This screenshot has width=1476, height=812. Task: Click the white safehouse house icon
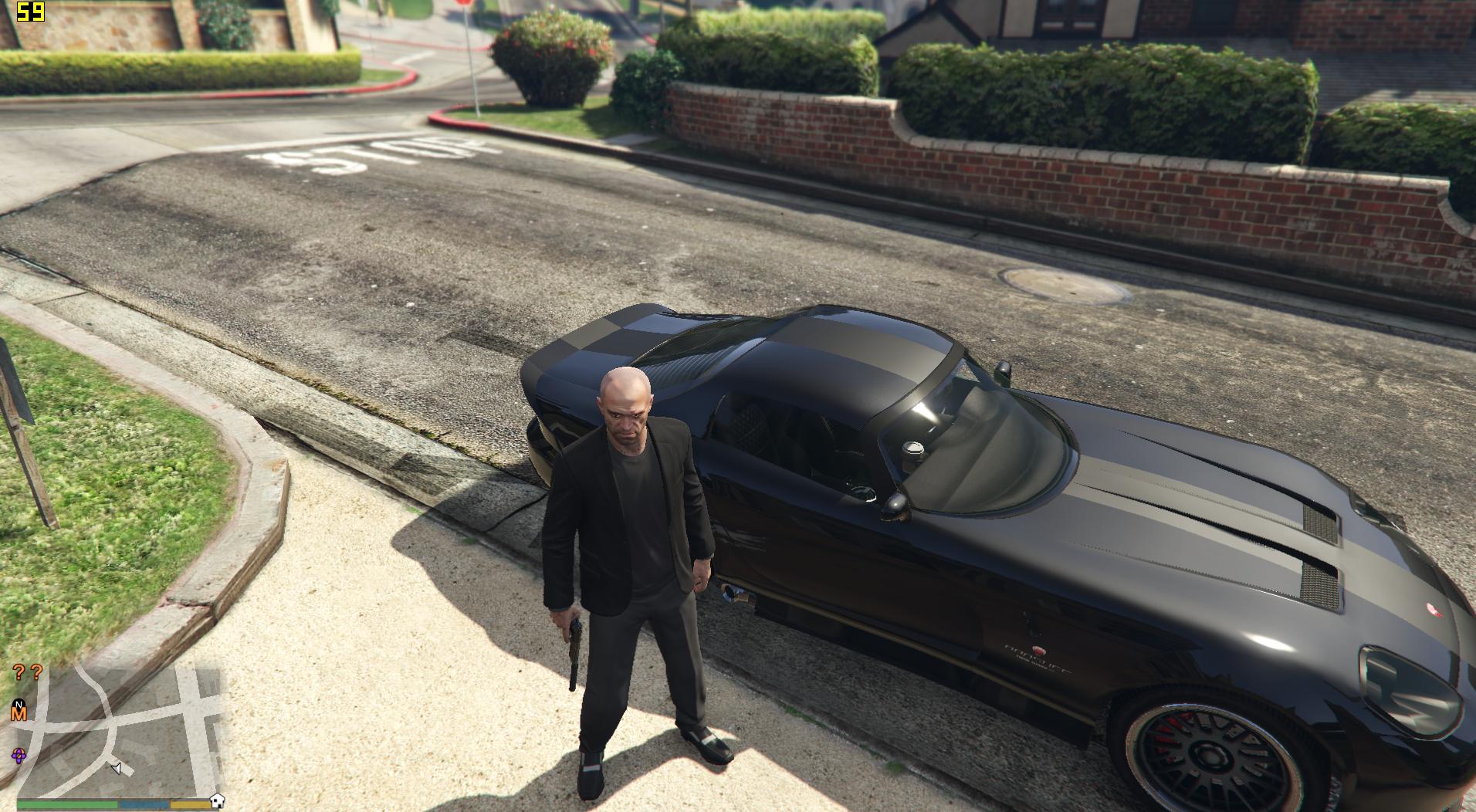(x=218, y=800)
